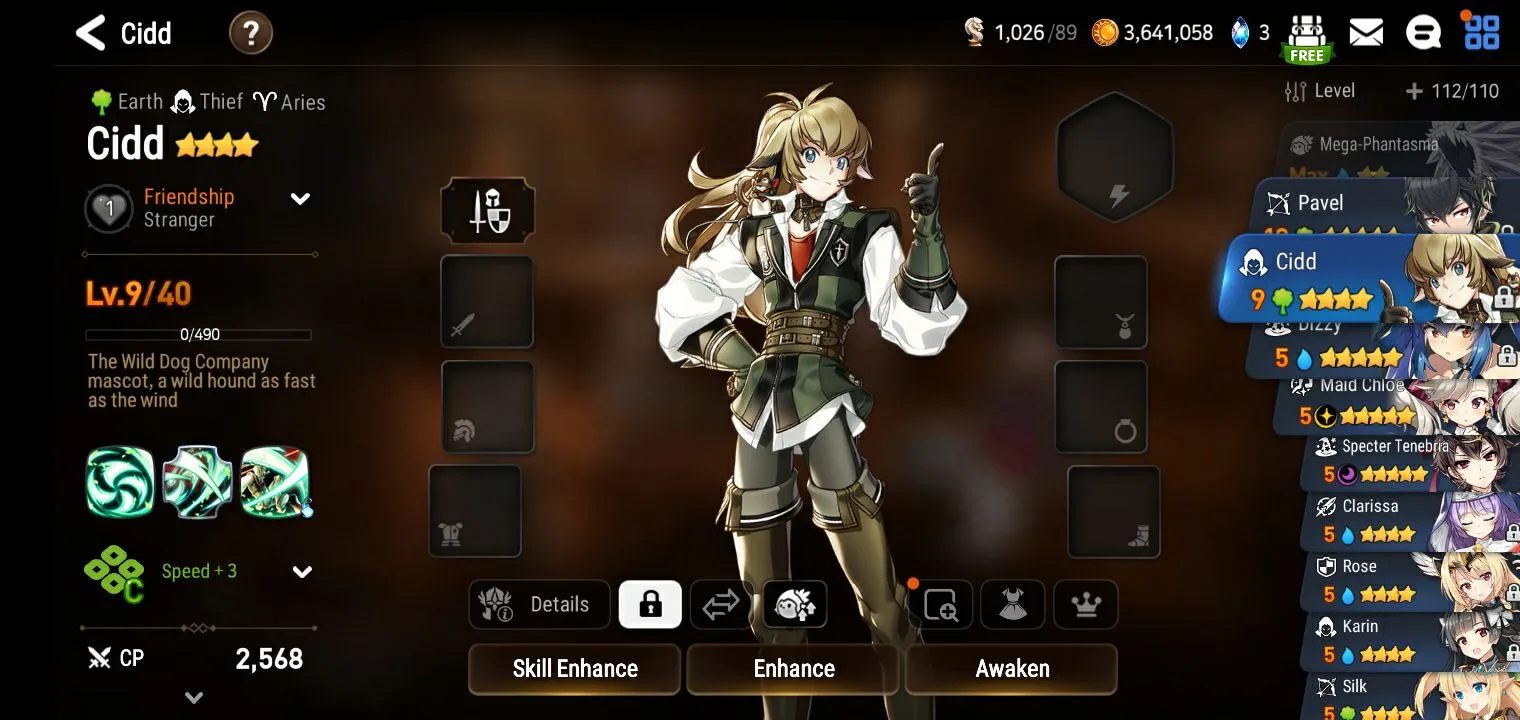Viewport: 1520px width, 720px height.
Task: Go back using the arrow beside Cidd
Action: (91, 33)
